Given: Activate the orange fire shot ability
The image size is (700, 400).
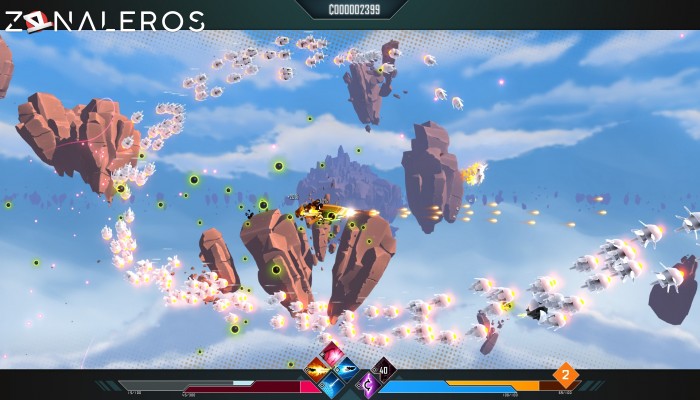Looking at the screenshot, I should (x=318, y=368).
